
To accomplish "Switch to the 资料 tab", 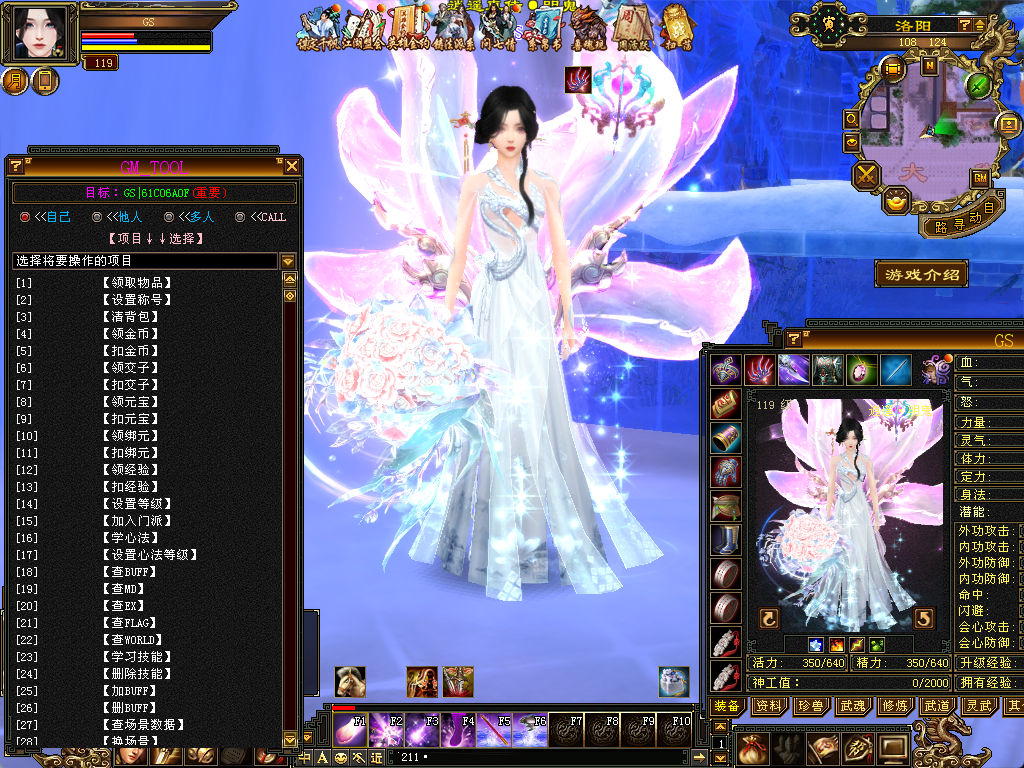I will [x=769, y=706].
